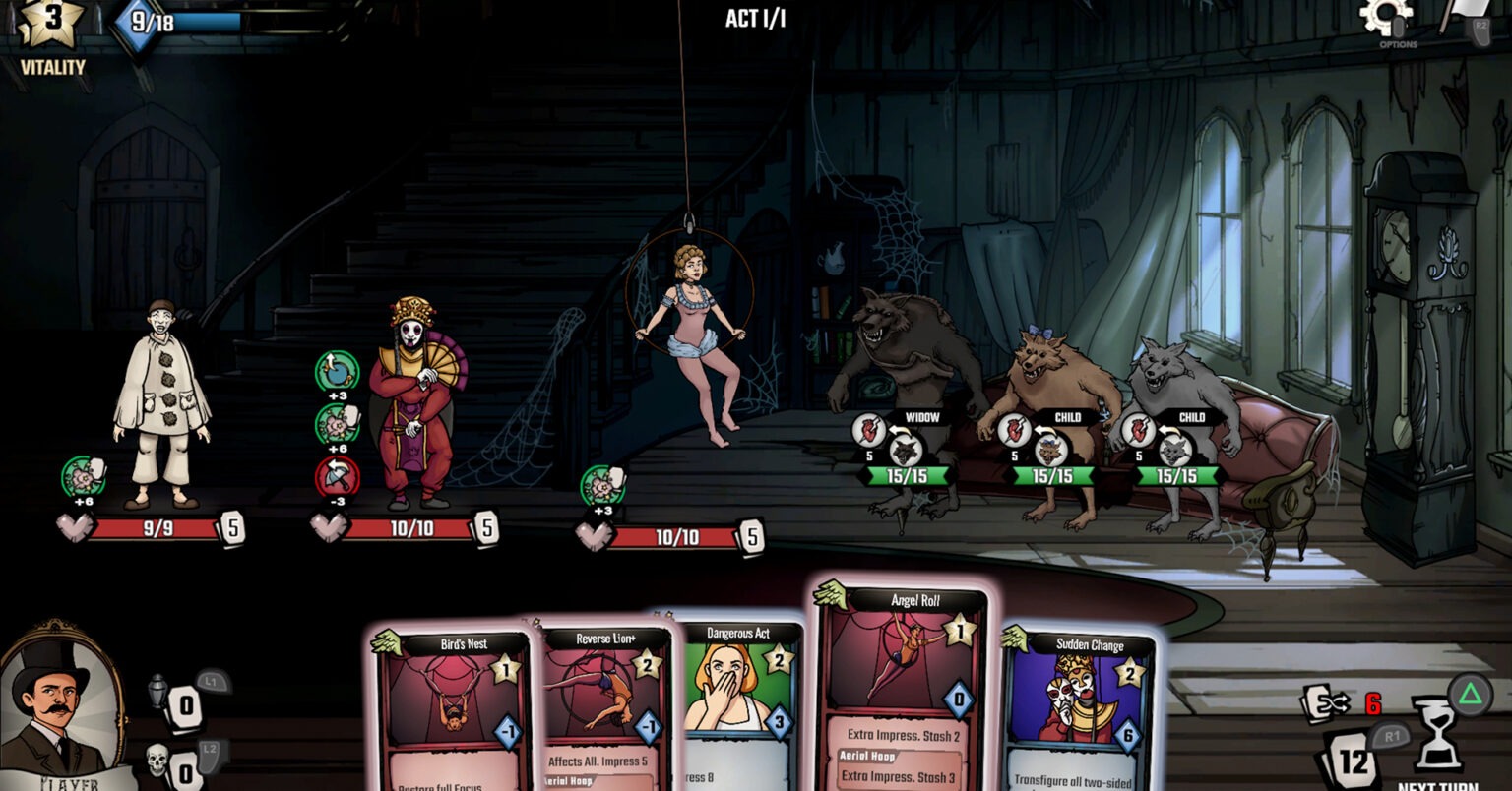Click the Widow werewolf's red claw attack icon

(x=870, y=430)
